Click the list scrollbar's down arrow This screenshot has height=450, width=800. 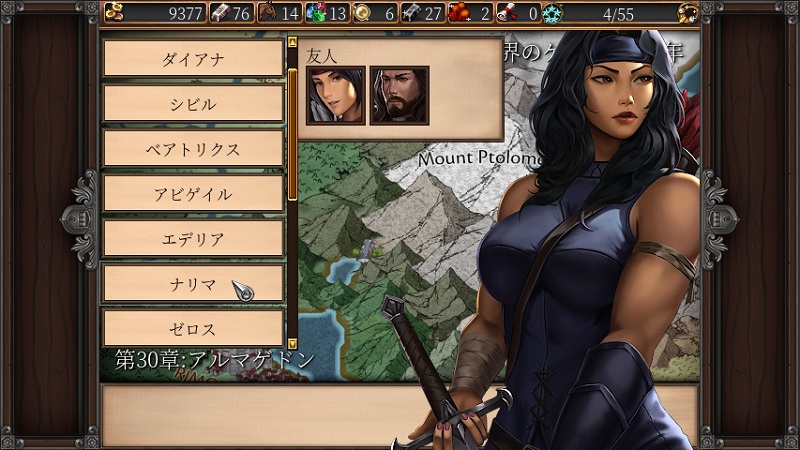tap(292, 342)
